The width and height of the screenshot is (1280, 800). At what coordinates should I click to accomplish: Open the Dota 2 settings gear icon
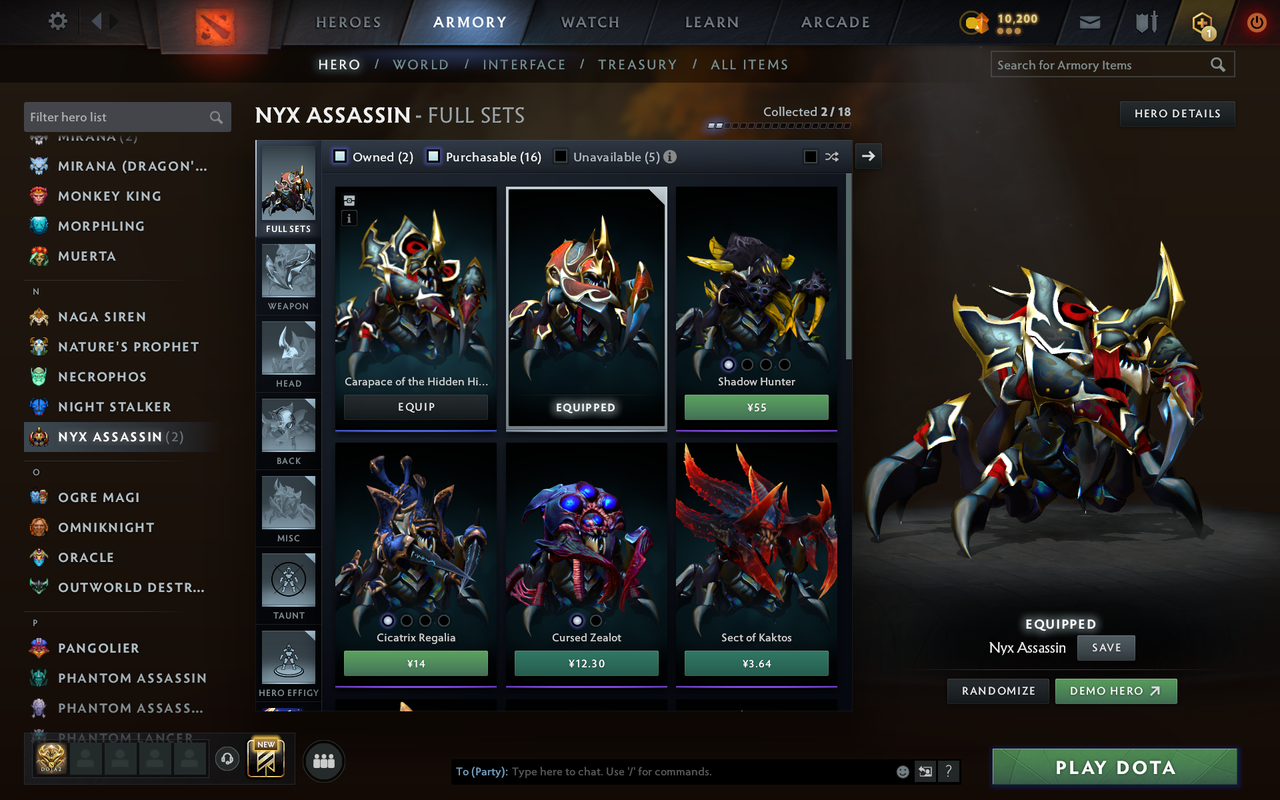(x=57, y=20)
